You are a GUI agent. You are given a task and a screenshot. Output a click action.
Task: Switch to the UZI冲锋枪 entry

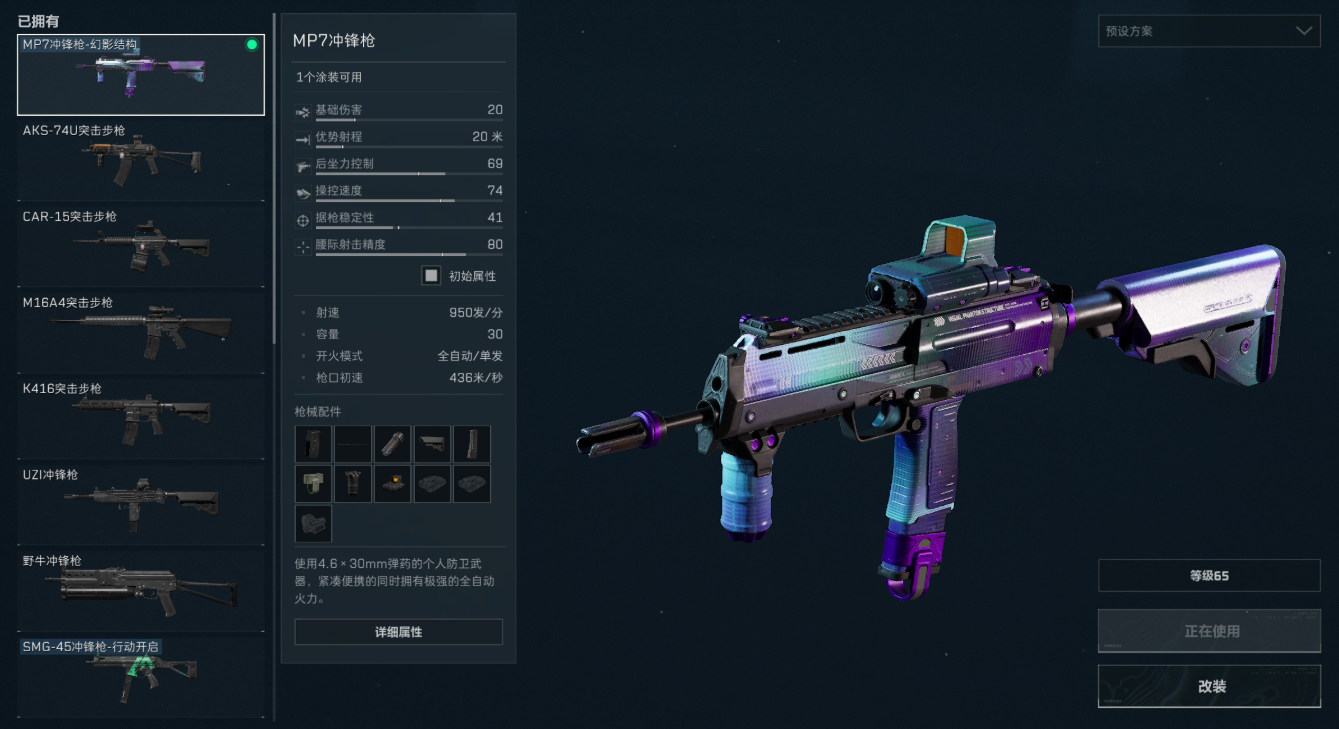(x=140, y=504)
